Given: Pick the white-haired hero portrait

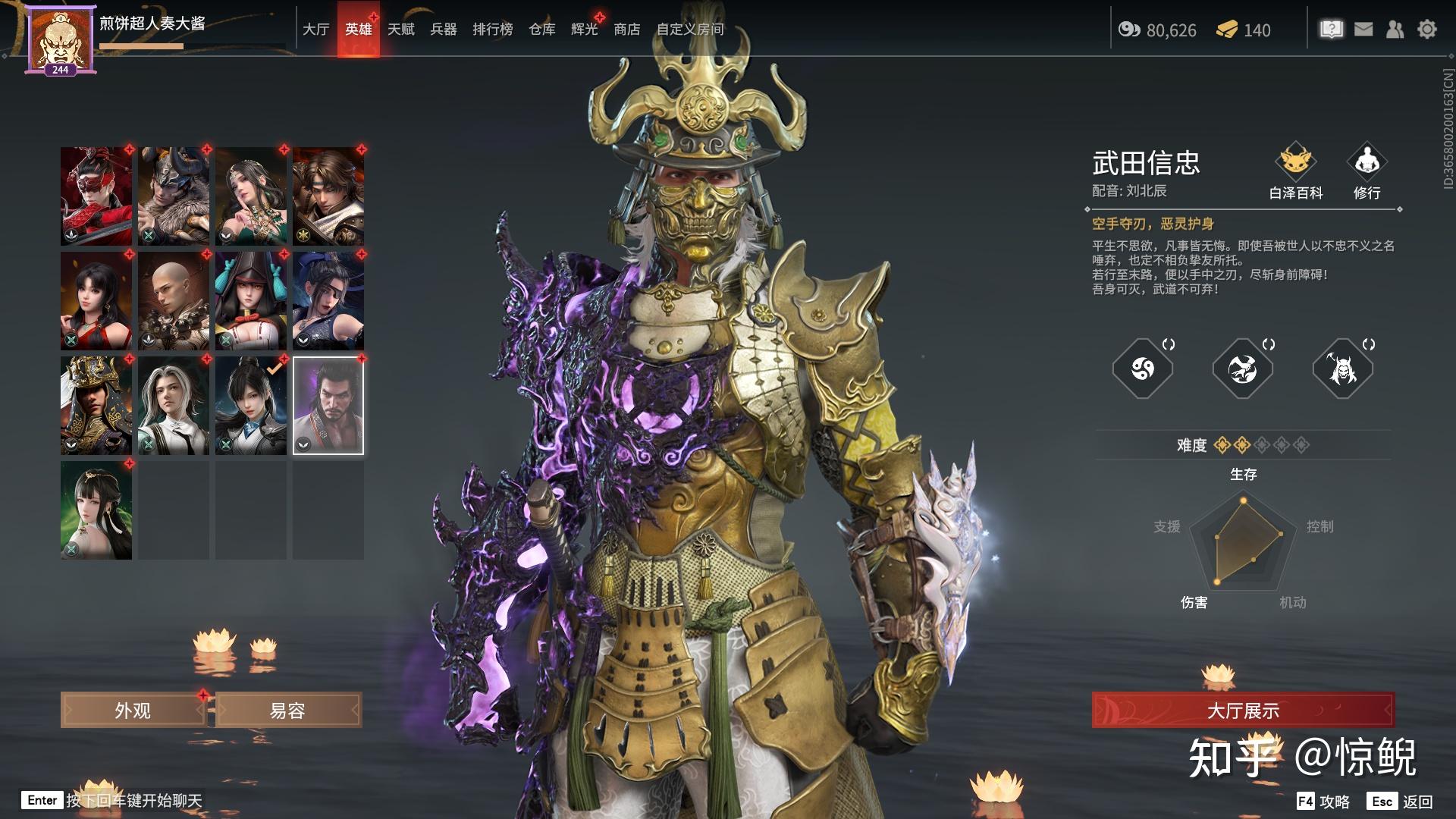Looking at the screenshot, I should [x=174, y=406].
